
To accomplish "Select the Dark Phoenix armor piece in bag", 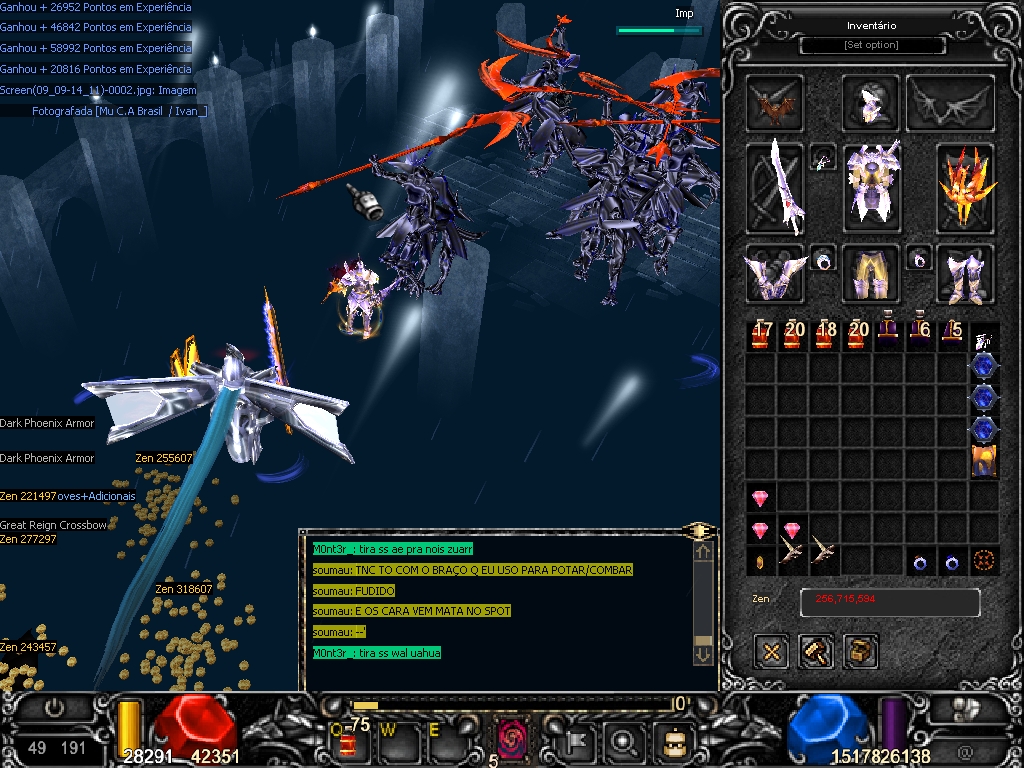I will (x=985, y=461).
